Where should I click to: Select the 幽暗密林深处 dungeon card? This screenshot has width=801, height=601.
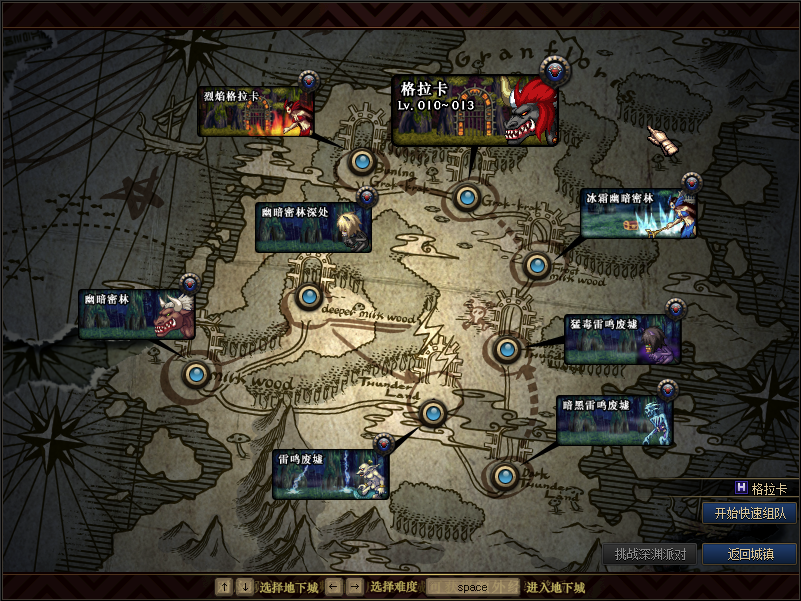click(313, 228)
